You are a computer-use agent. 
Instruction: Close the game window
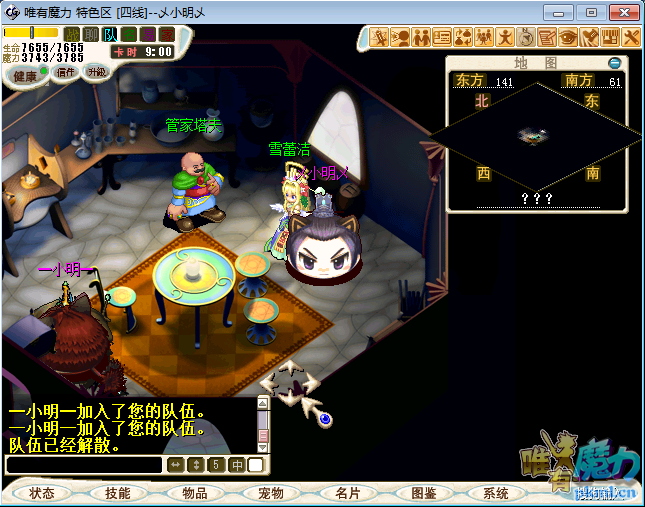621,12
